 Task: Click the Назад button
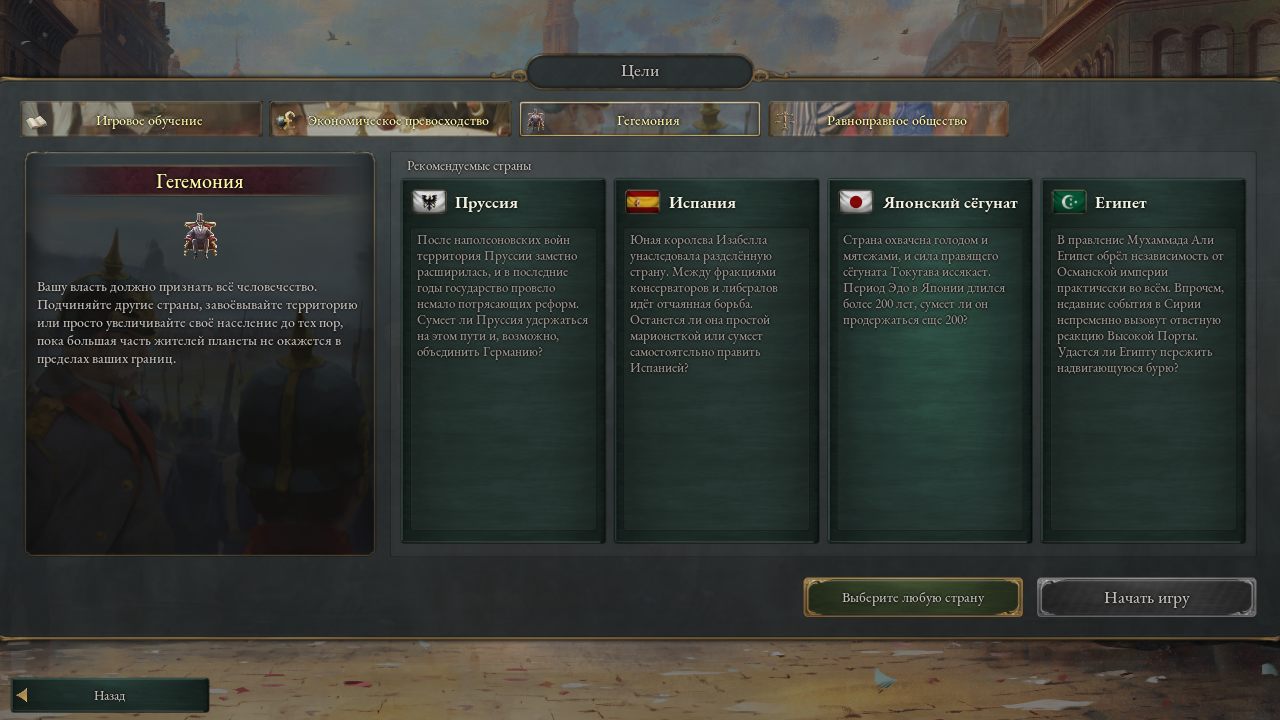[110, 694]
